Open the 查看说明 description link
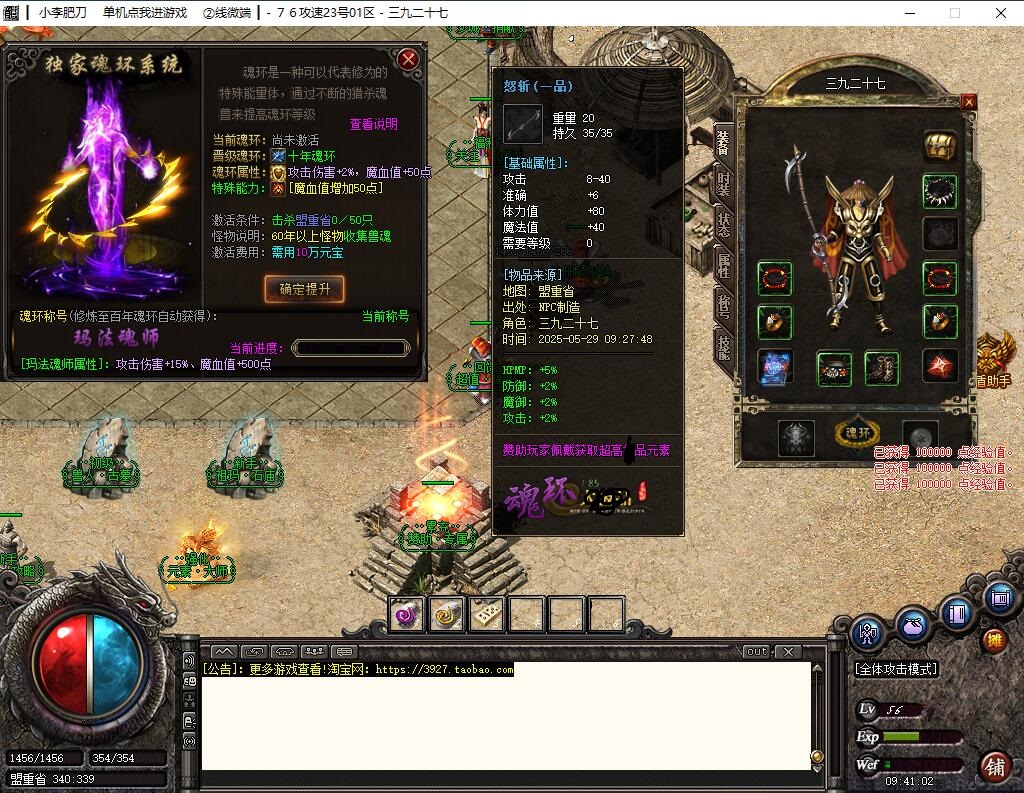The height and width of the screenshot is (793, 1024). tap(373, 124)
